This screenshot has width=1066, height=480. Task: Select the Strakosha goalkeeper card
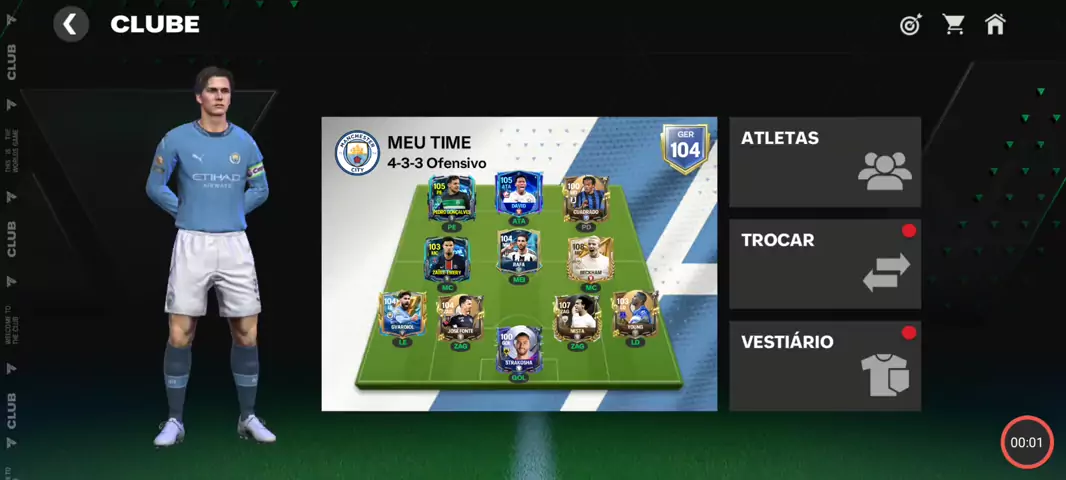coord(519,350)
